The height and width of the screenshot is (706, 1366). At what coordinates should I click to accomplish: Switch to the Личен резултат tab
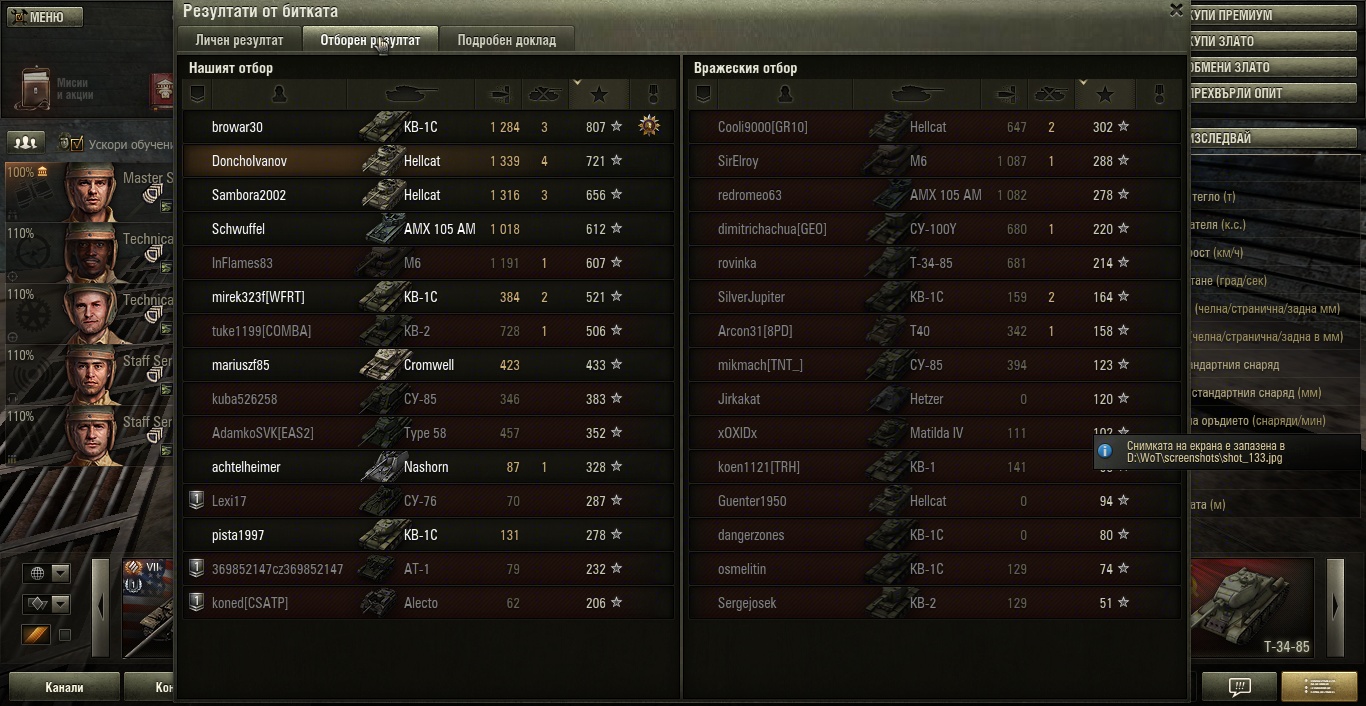click(x=239, y=40)
